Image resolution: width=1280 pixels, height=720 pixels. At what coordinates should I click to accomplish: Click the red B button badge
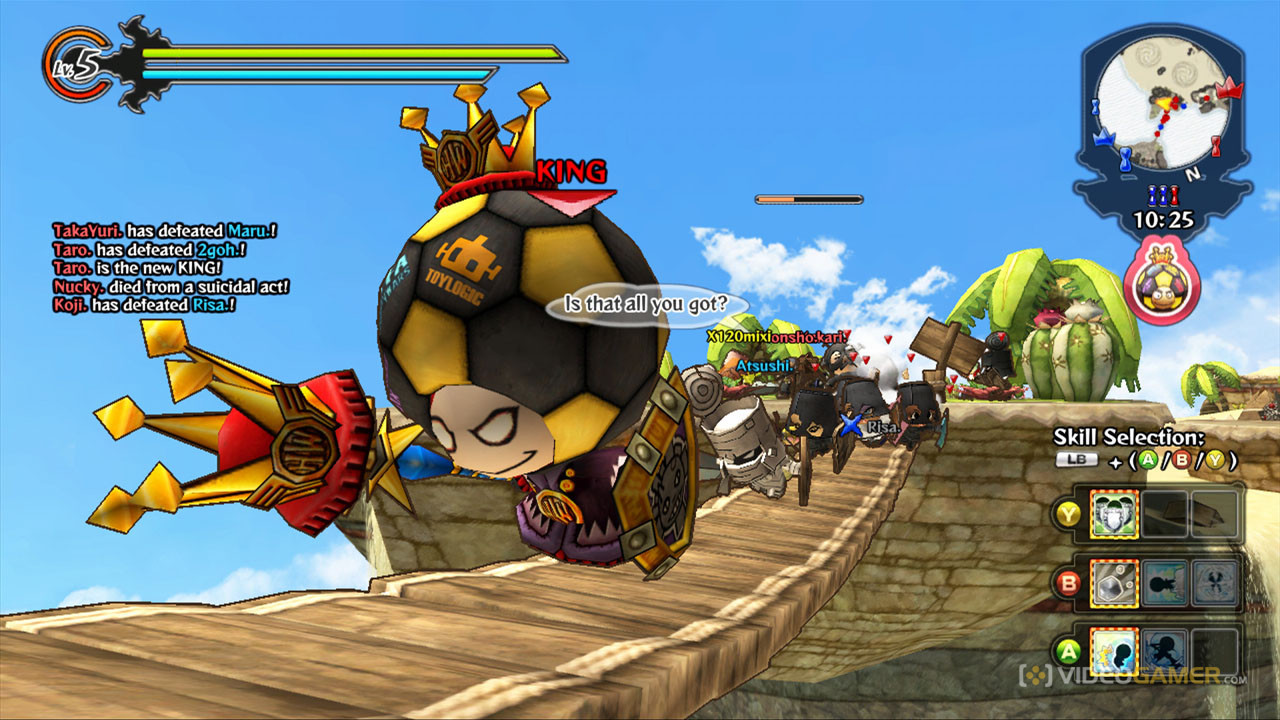click(x=1069, y=583)
